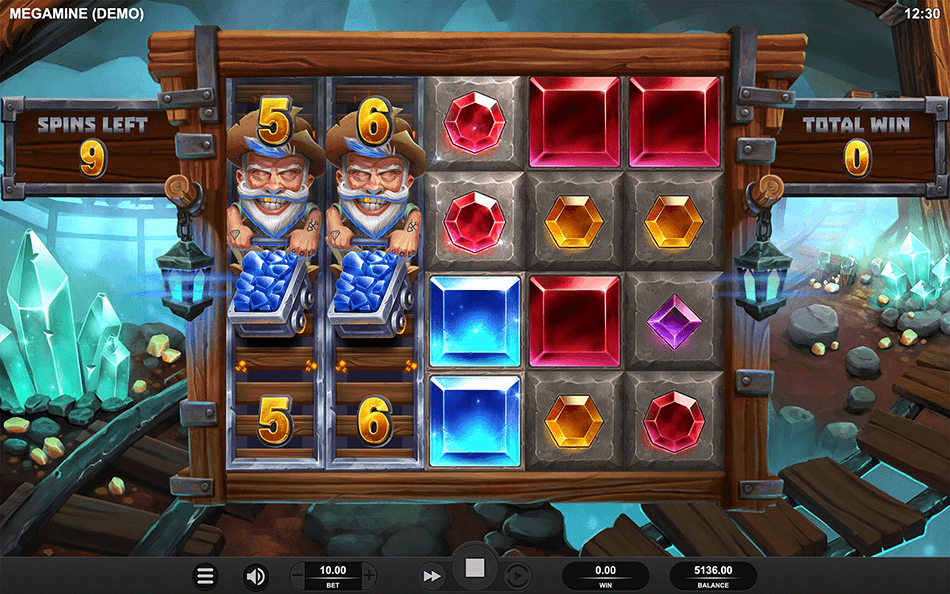Stop the spin with the square button
The height and width of the screenshot is (594, 950).
point(475,569)
